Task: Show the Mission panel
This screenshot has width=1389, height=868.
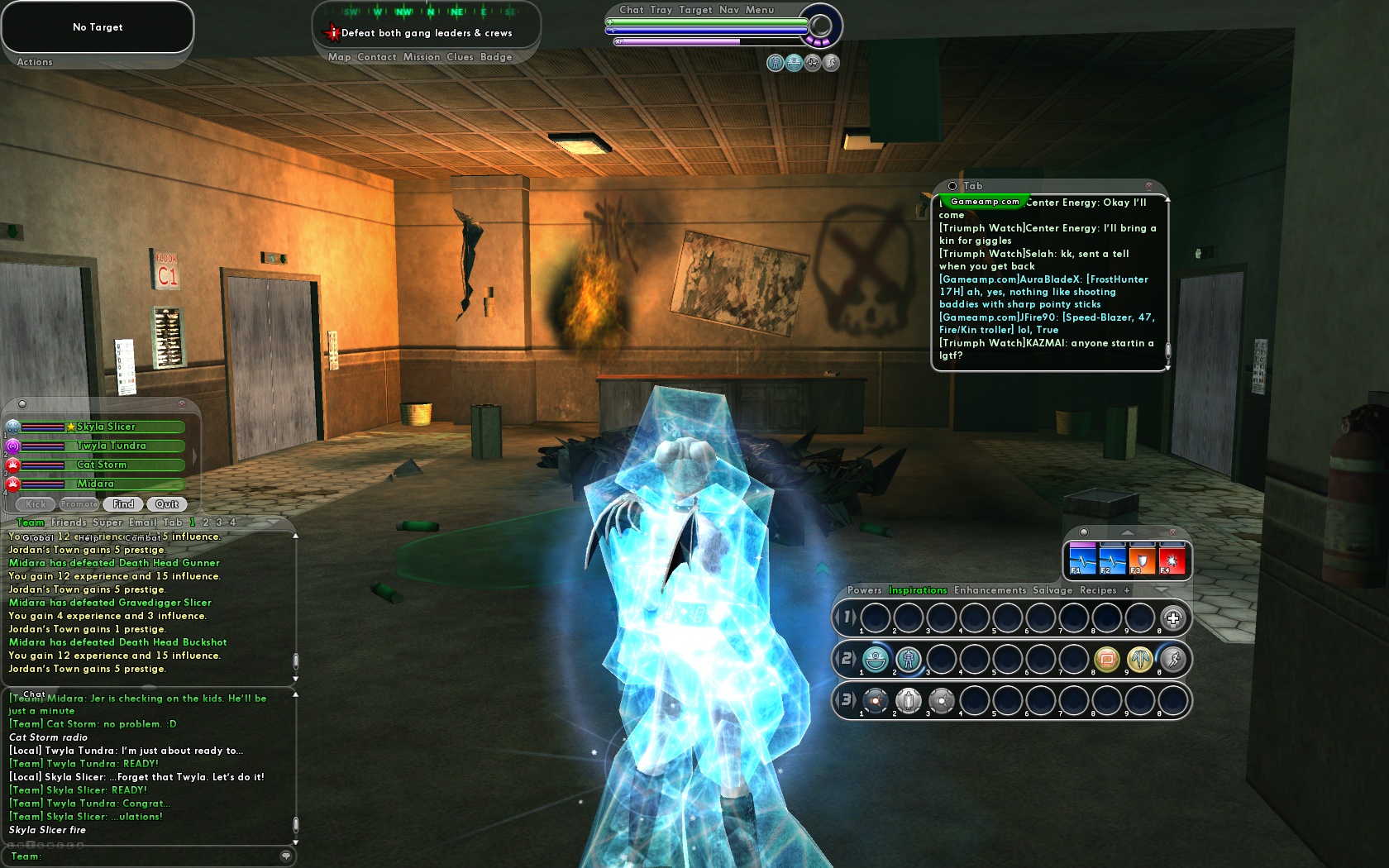Action: pos(422,57)
